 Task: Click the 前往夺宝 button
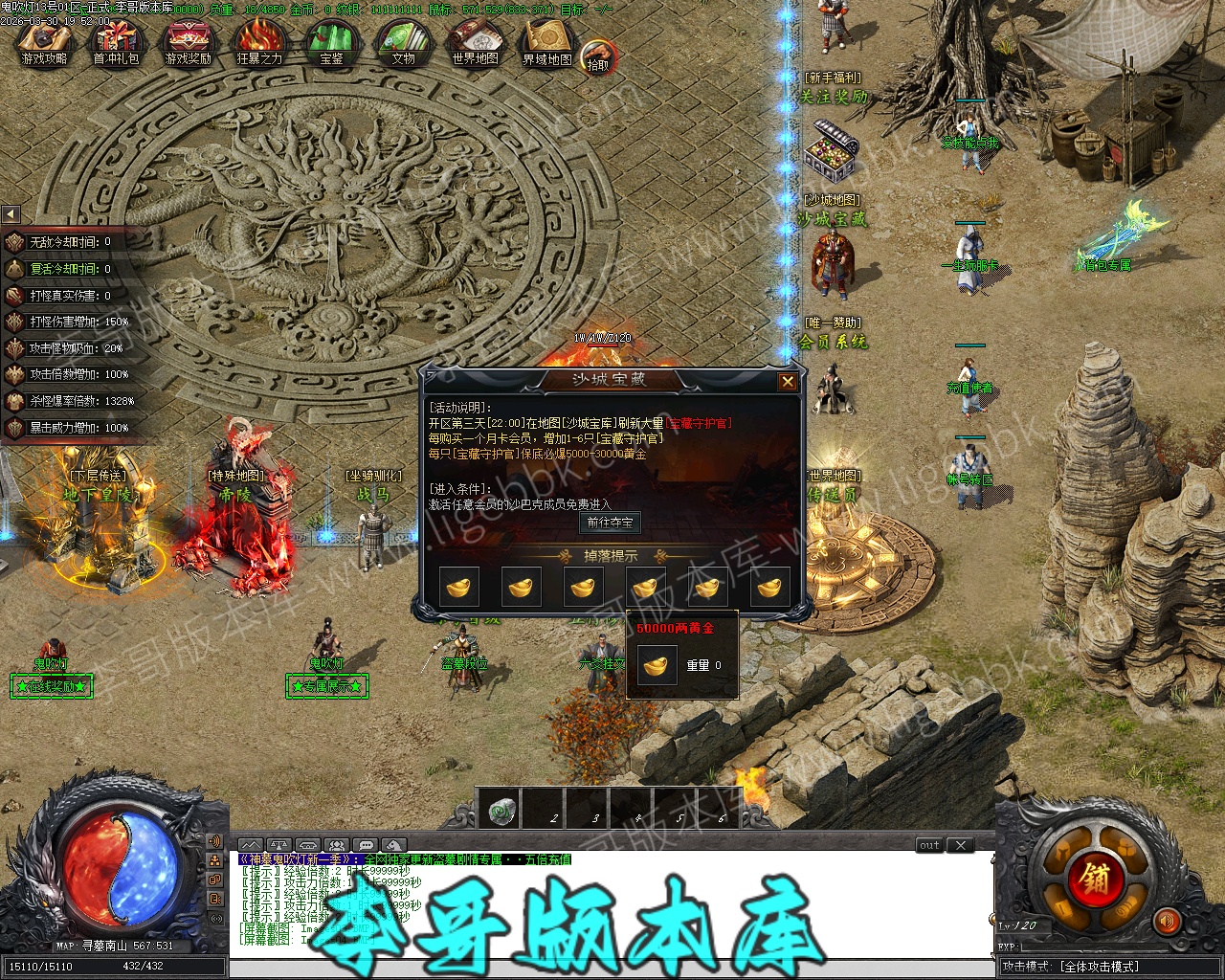pos(610,523)
